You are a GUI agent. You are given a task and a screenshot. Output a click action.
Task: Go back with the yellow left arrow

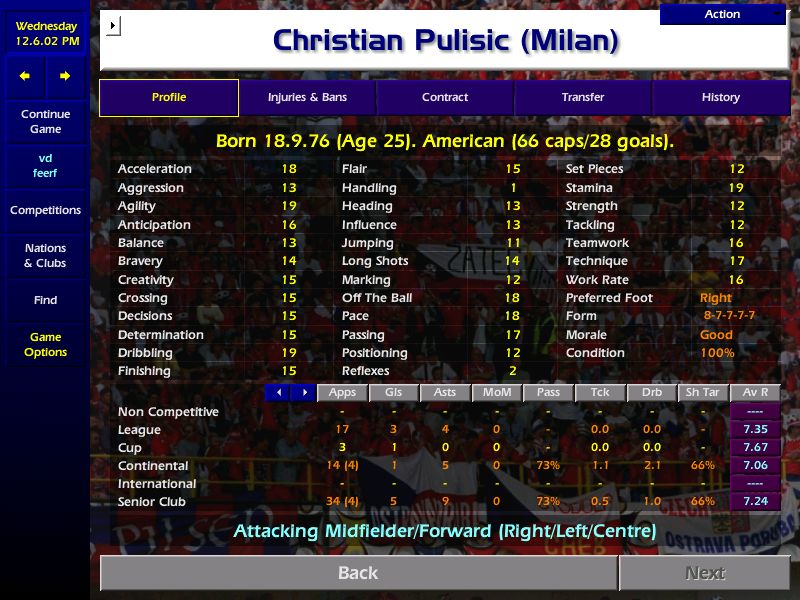(25, 76)
